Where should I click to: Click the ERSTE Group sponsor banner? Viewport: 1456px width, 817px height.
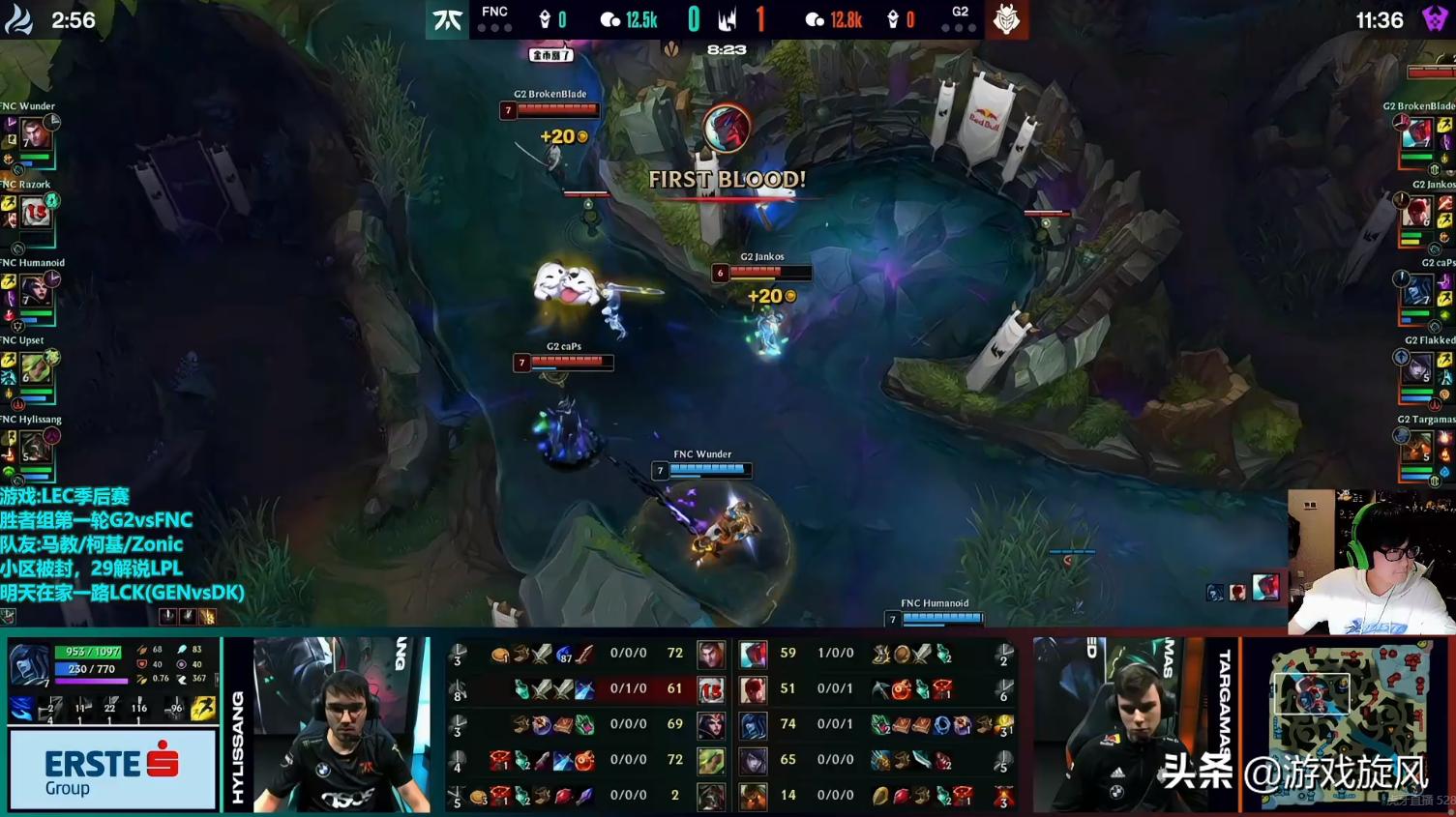coord(112,769)
